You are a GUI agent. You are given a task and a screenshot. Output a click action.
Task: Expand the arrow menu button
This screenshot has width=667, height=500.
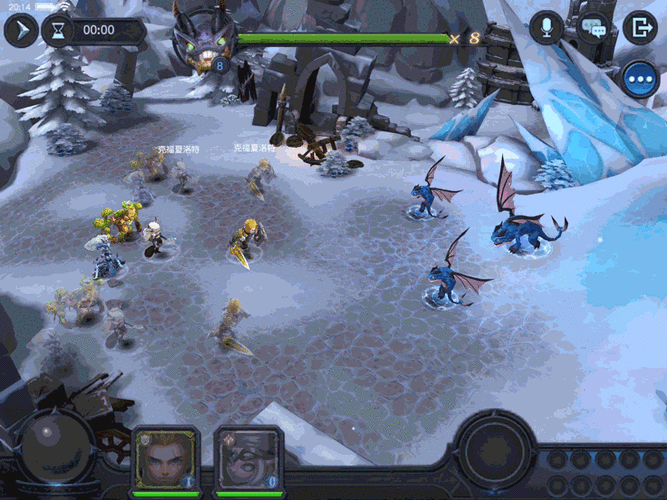(x=20, y=30)
